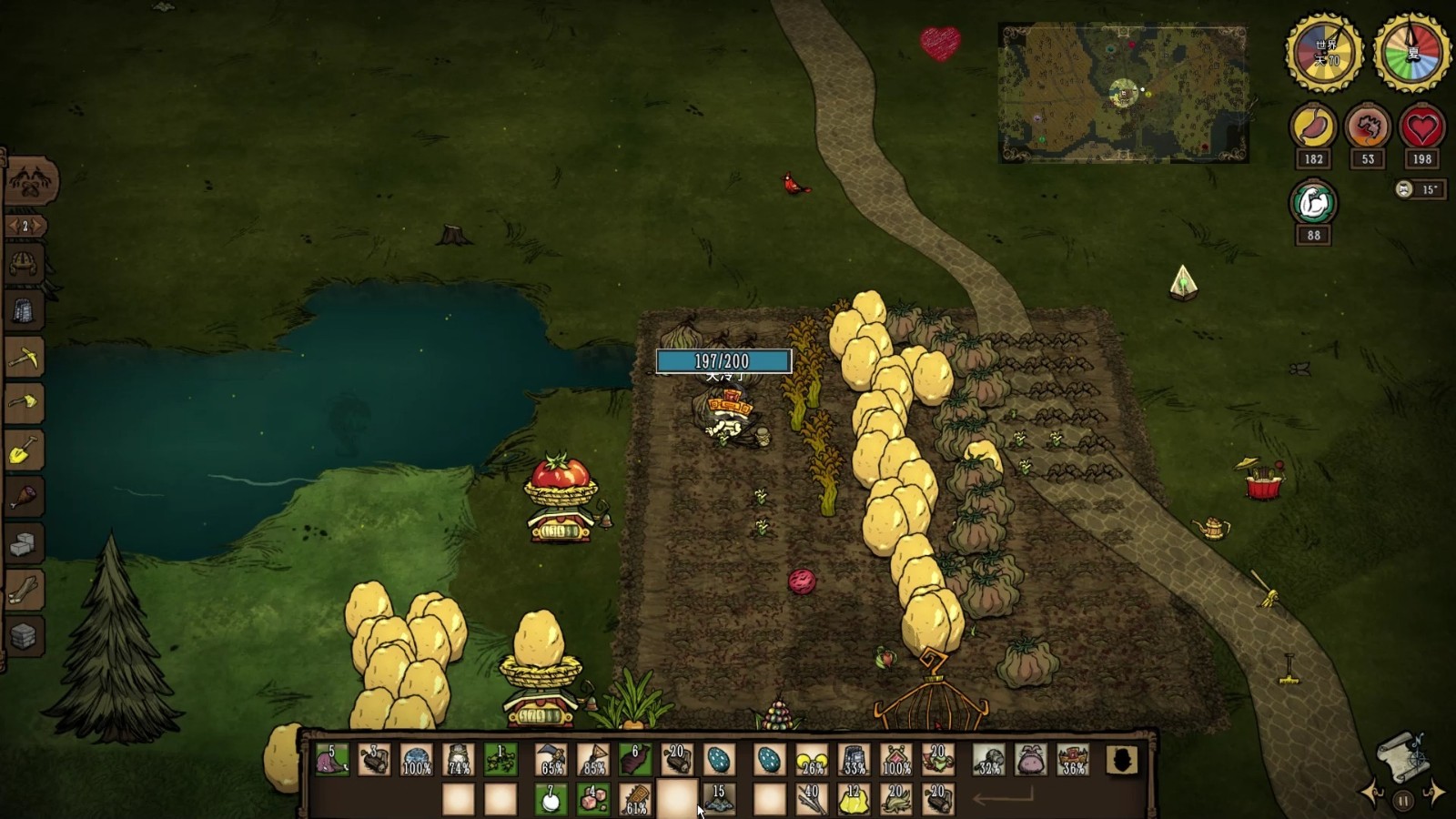Select the pinned boards recipe
Viewport: 1456px width, 819px height.
coord(25,591)
